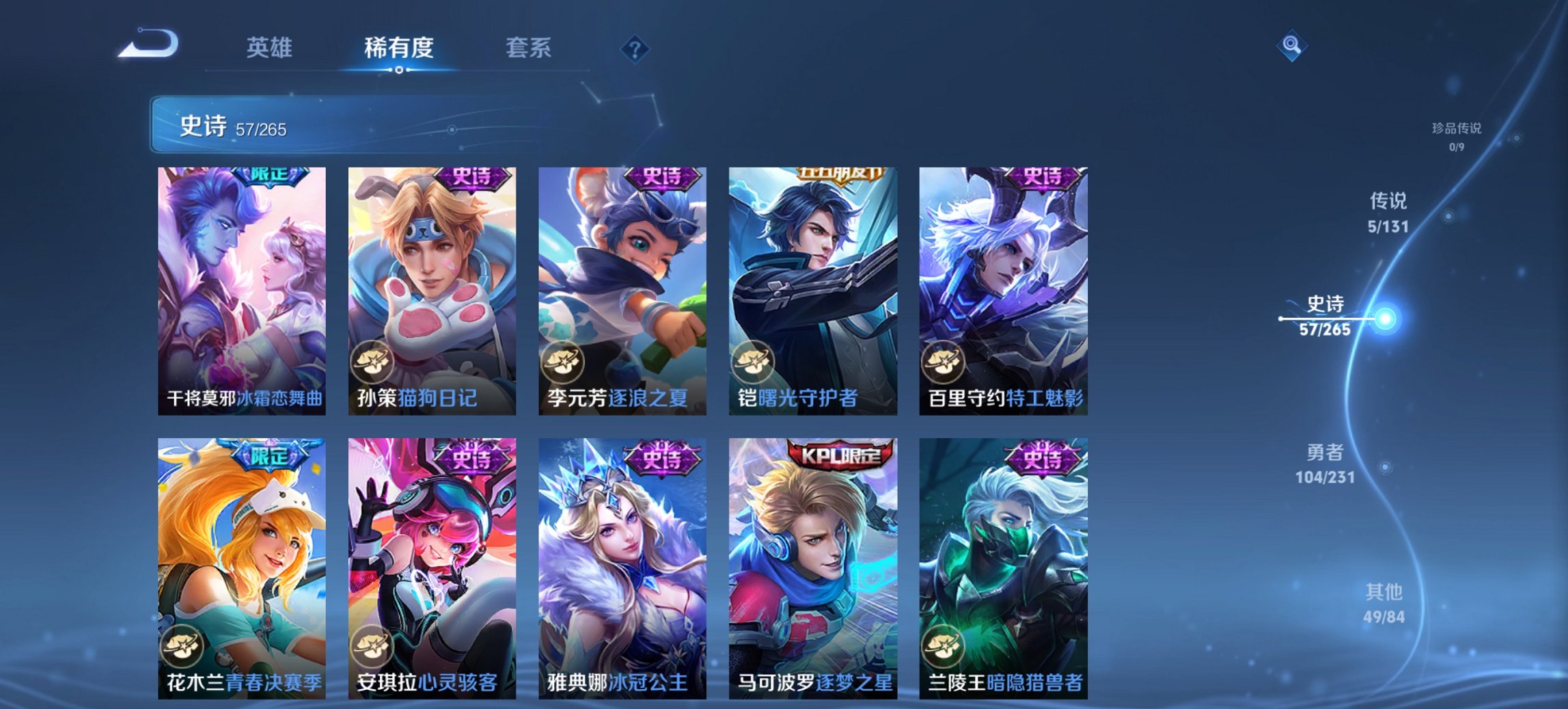Viewport: 1568px width, 709px height.
Task: Open the 雅典娜冰冠公主 skin
Action: (622, 561)
